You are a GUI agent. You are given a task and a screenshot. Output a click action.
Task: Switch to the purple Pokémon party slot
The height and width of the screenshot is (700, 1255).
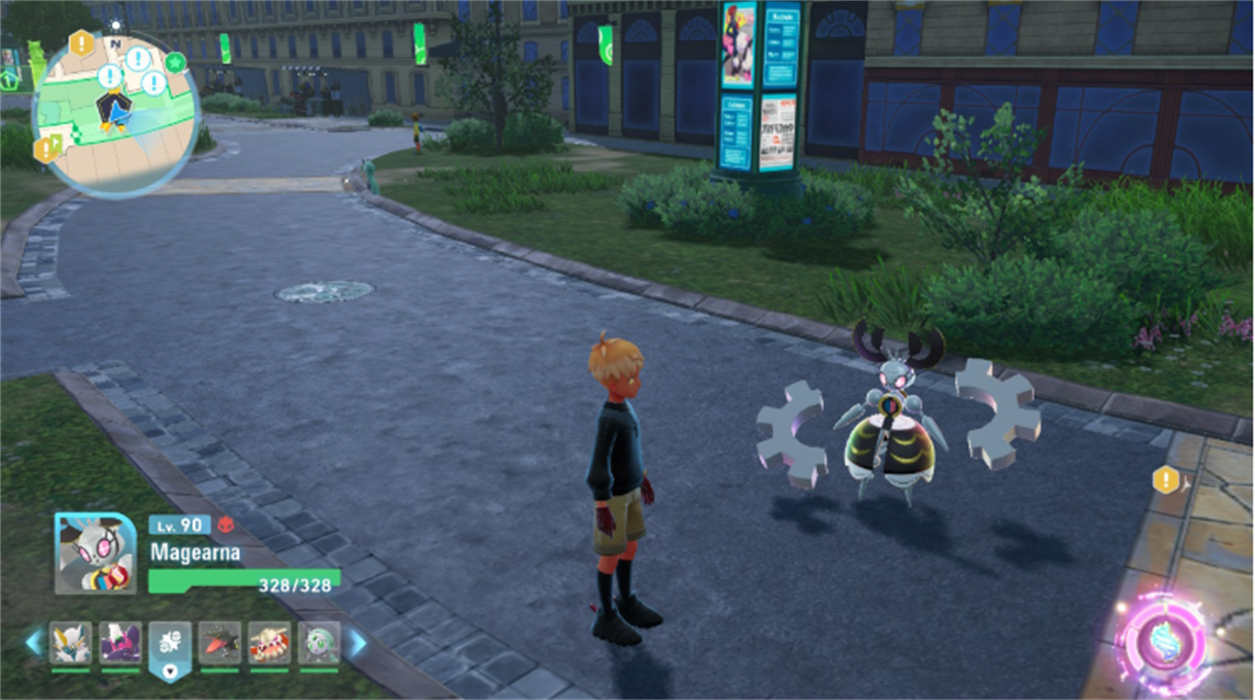point(120,642)
